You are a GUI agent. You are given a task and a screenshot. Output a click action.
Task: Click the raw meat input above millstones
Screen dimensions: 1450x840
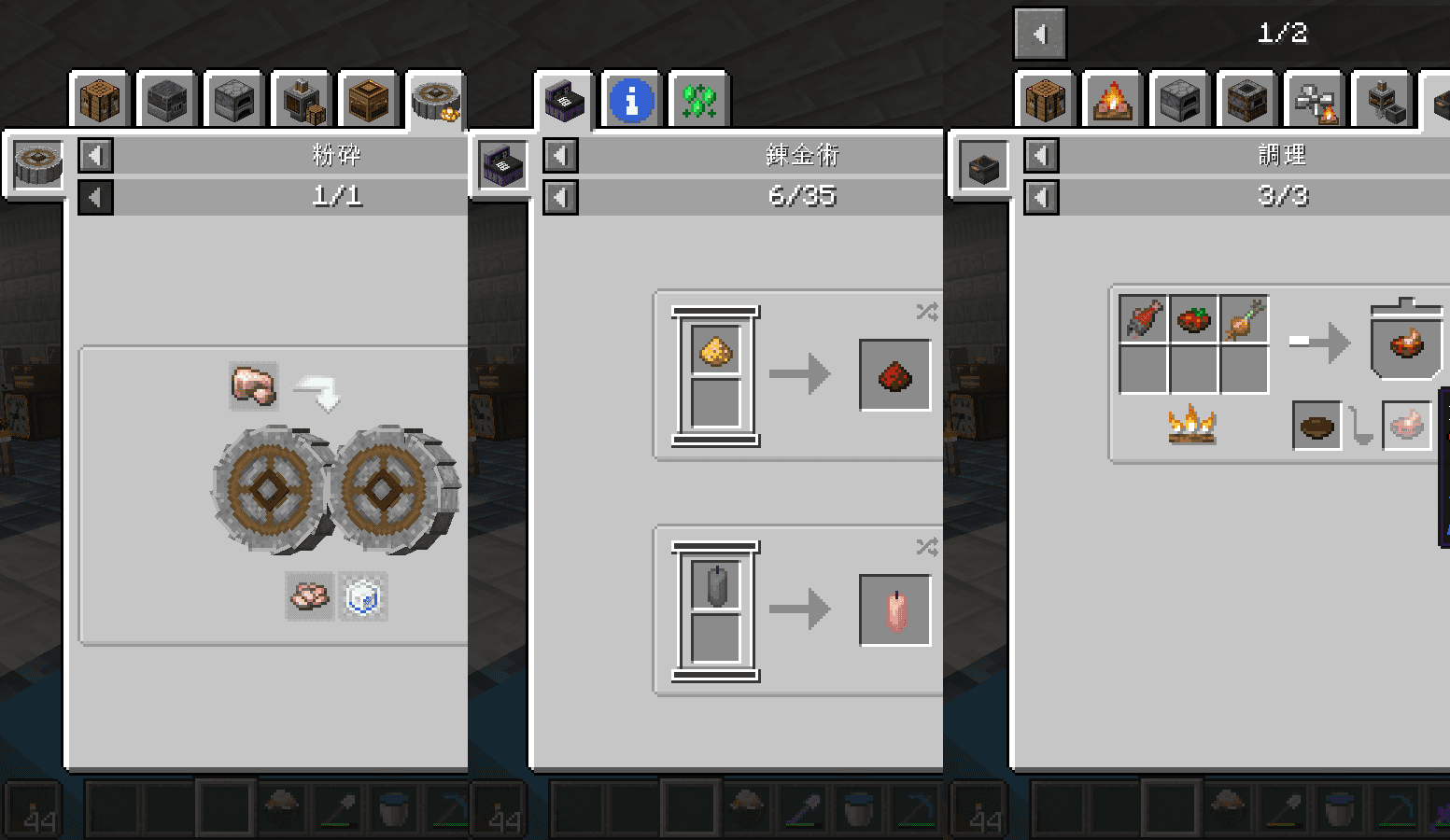[x=254, y=385]
